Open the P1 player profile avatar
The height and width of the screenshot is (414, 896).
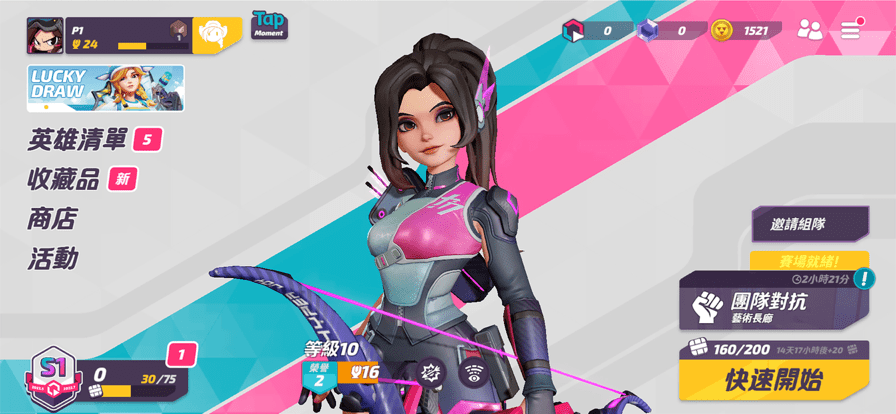click(x=45, y=35)
